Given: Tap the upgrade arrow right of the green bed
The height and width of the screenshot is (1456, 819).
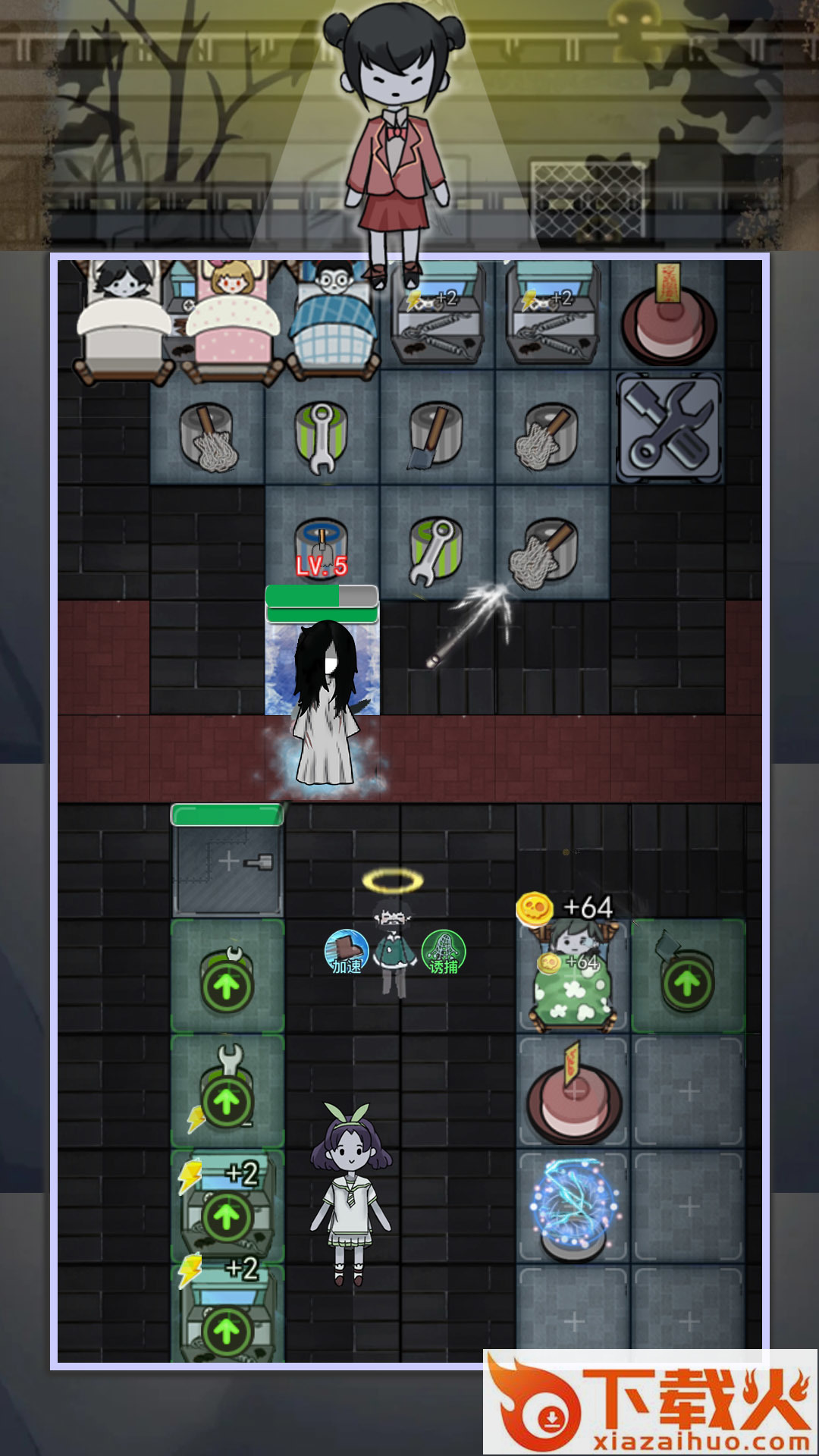Looking at the screenshot, I should coord(687,983).
